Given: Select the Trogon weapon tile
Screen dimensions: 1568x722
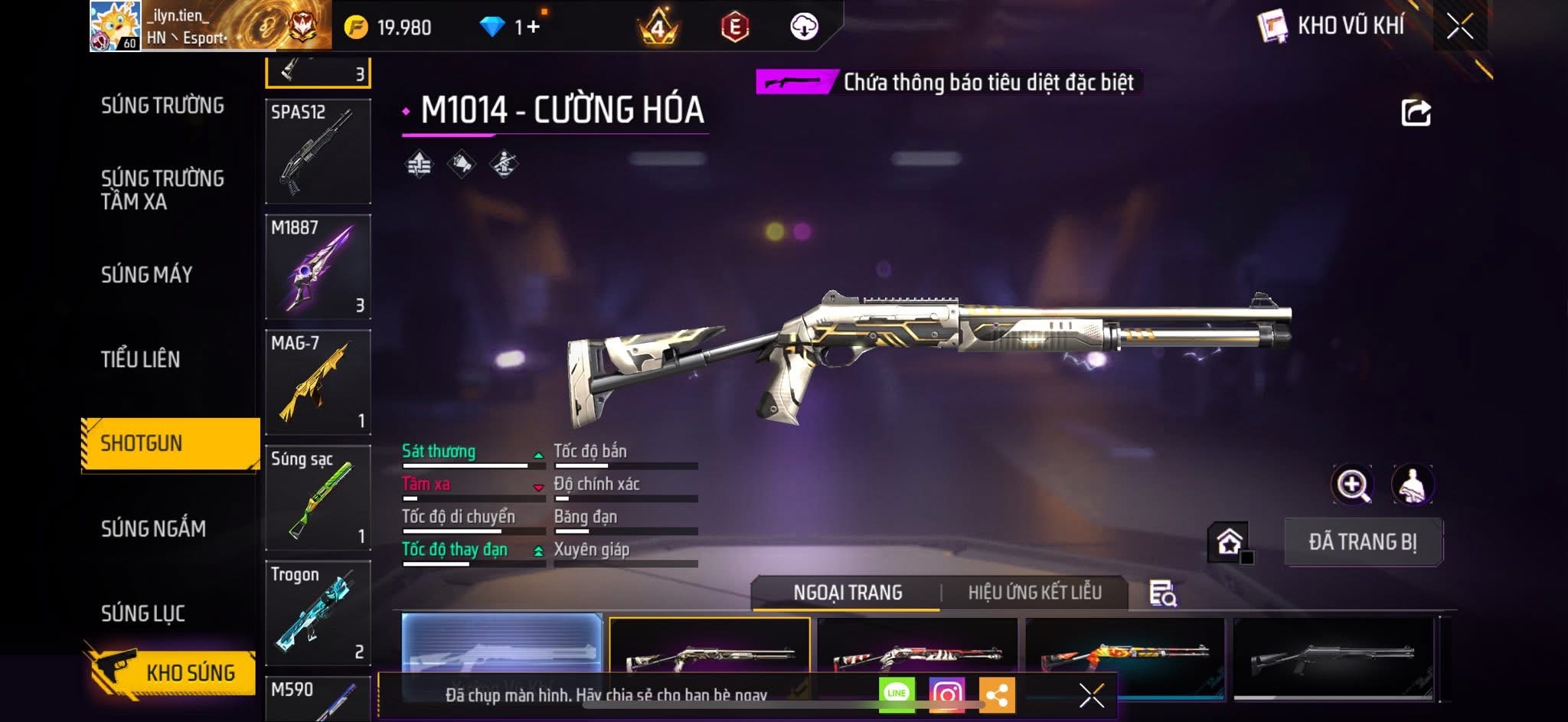Looking at the screenshot, I should (x=318, y=613).
